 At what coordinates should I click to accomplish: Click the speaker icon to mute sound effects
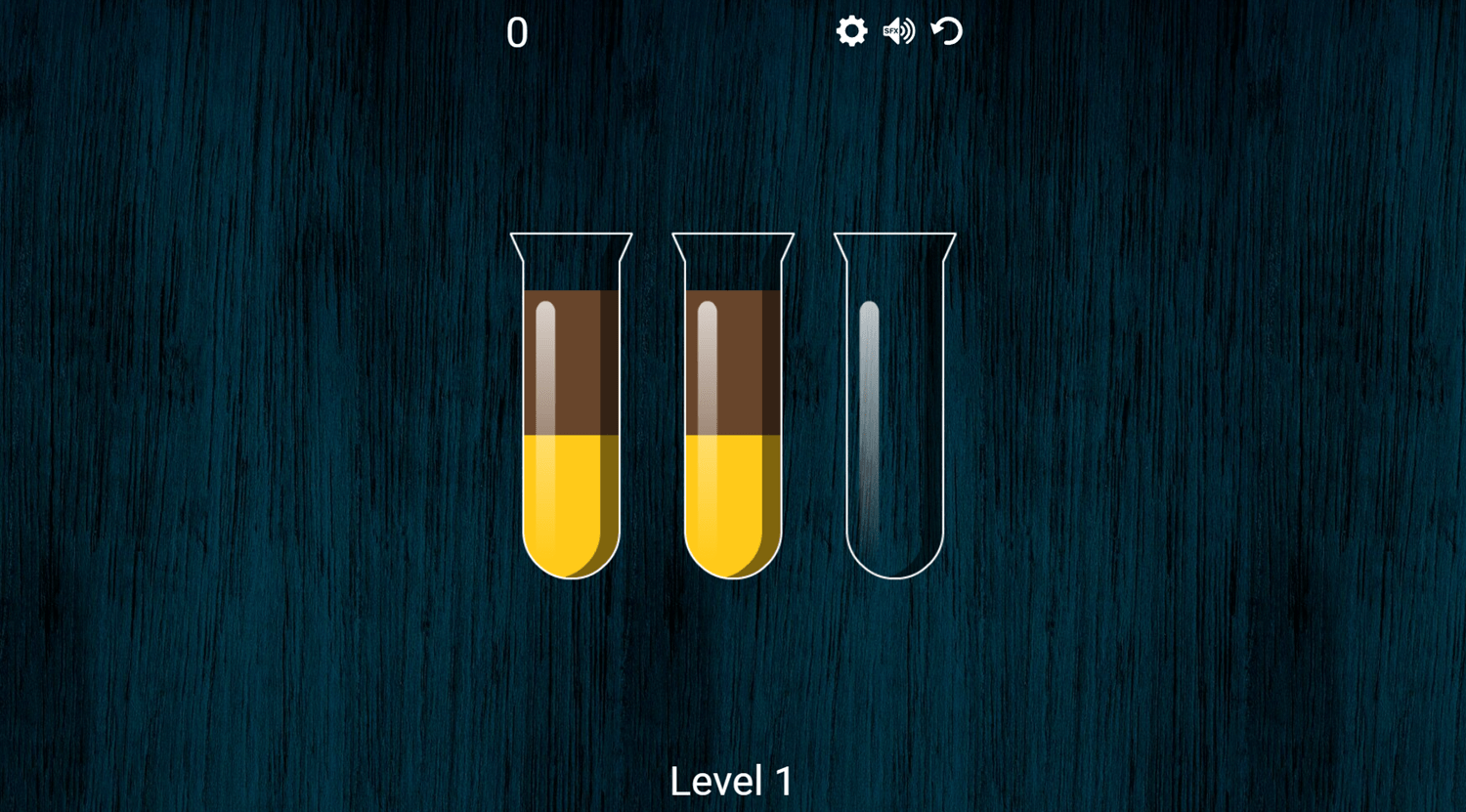tap(897, 31)
